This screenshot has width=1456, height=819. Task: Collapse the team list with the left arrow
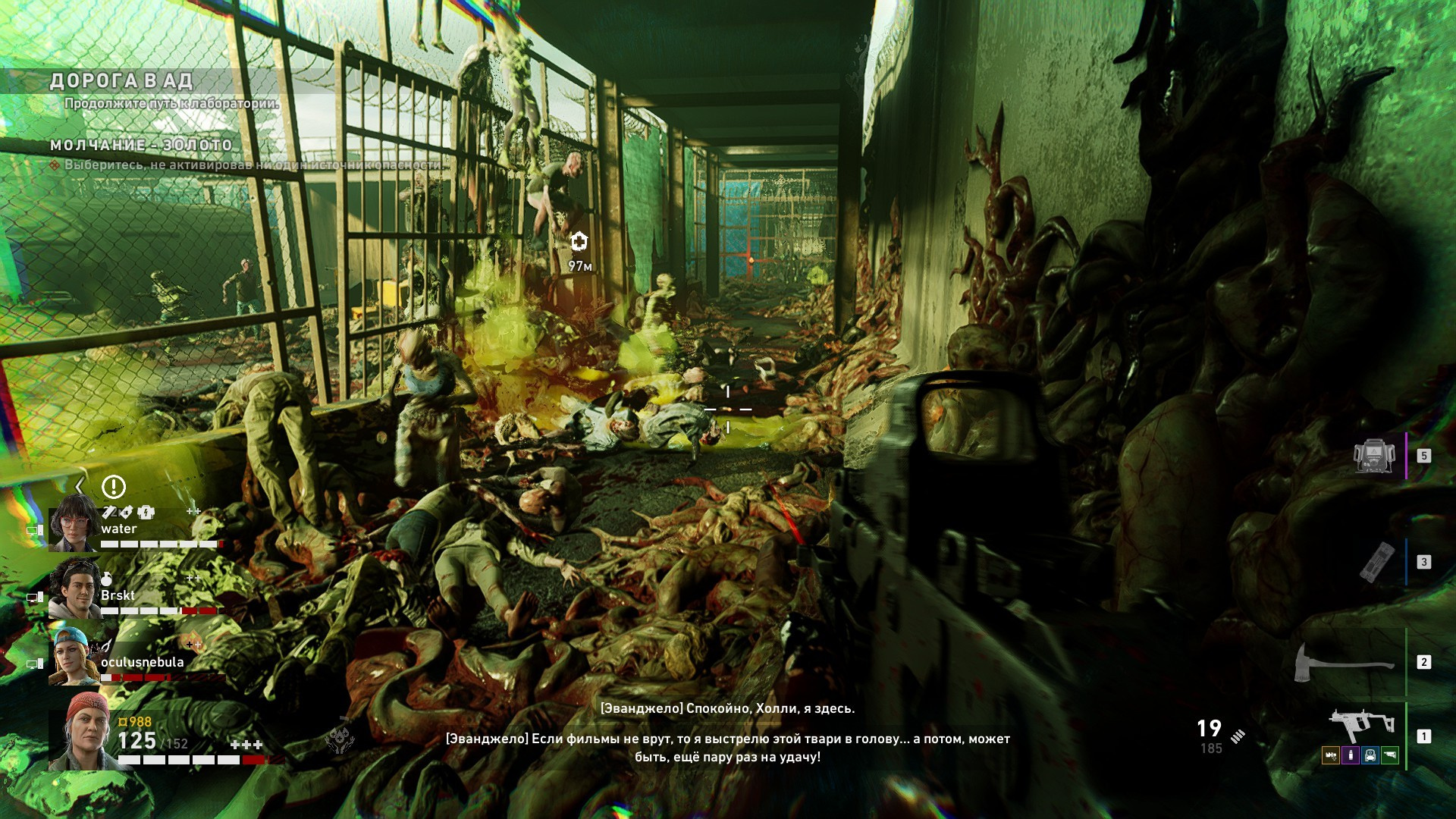click(x=80, y=486)
